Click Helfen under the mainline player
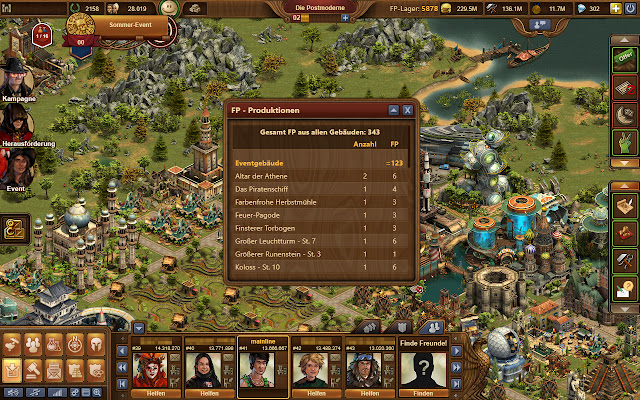This screenshot has width=640, height=400. tap(262, 394)
